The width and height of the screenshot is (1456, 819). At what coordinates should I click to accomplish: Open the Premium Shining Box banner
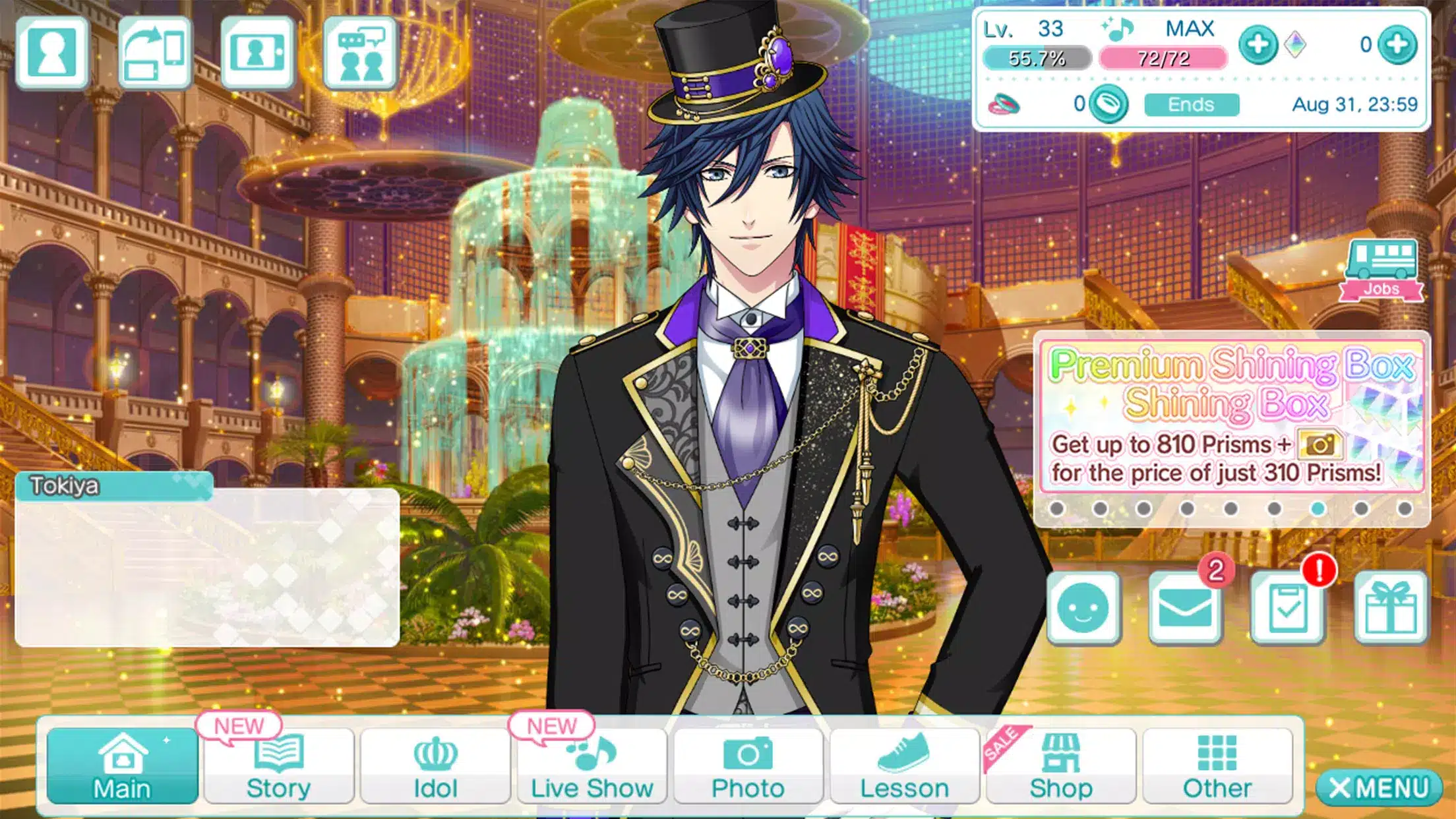click(1231, 417)
